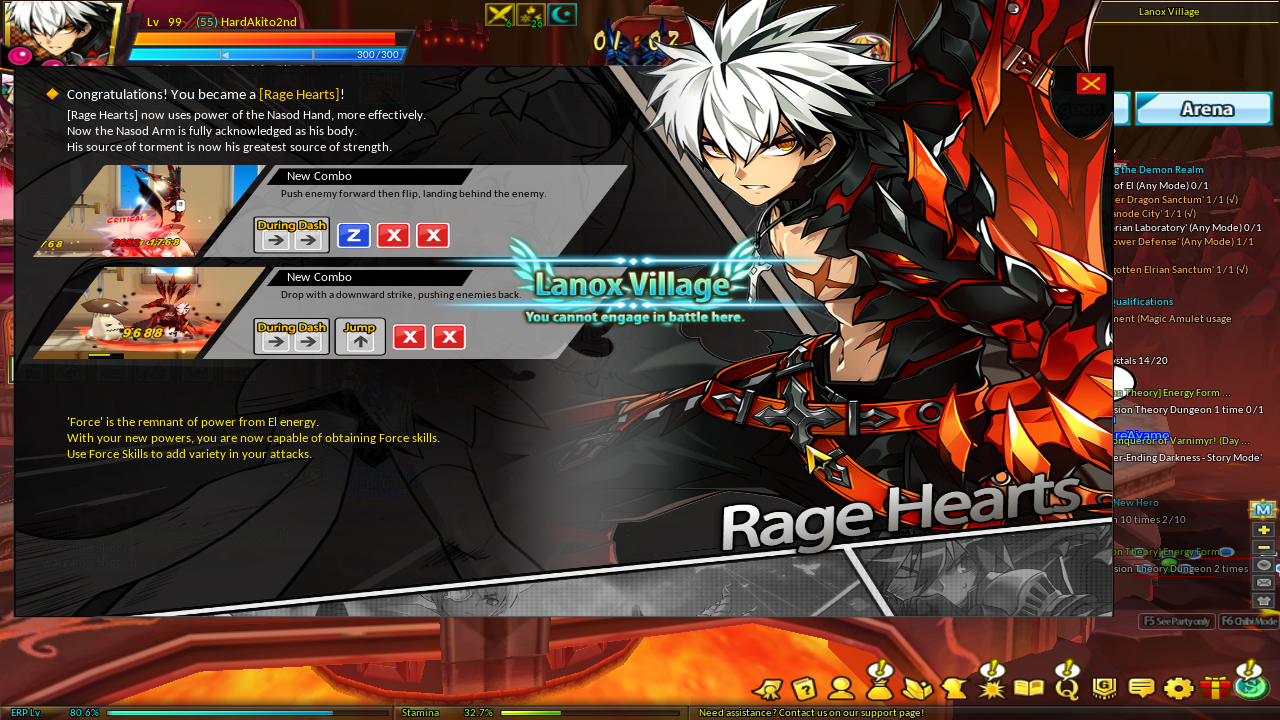
Task: Expand the quest panel with the plus button
Action: pyautogui.click(x=1263, y=528)
